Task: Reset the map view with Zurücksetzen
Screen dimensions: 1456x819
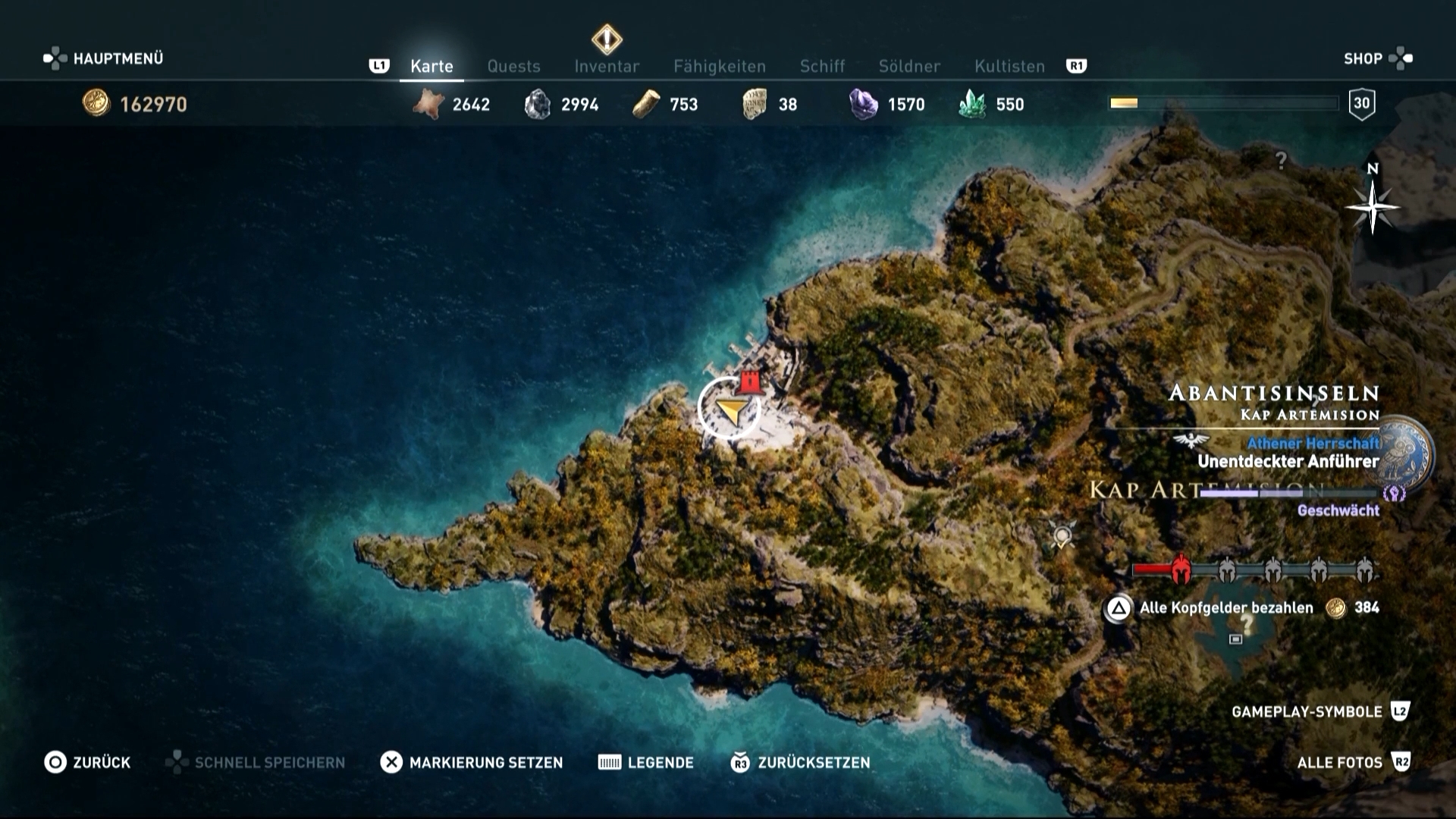Action: click(x=800, y=762)
